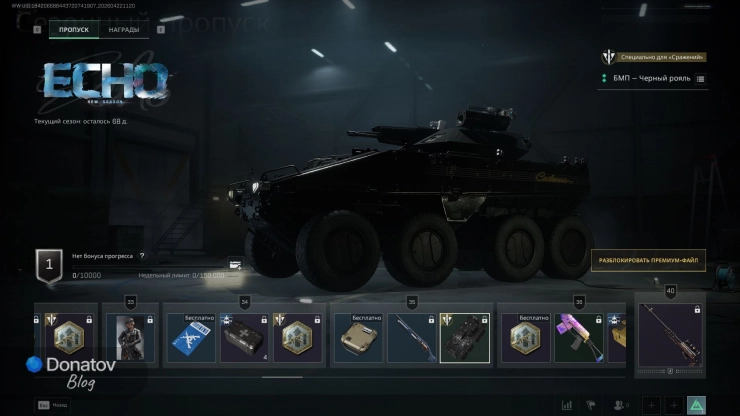Select the purple weapon skin reward
740x416 pixels.
coord(580,338)
